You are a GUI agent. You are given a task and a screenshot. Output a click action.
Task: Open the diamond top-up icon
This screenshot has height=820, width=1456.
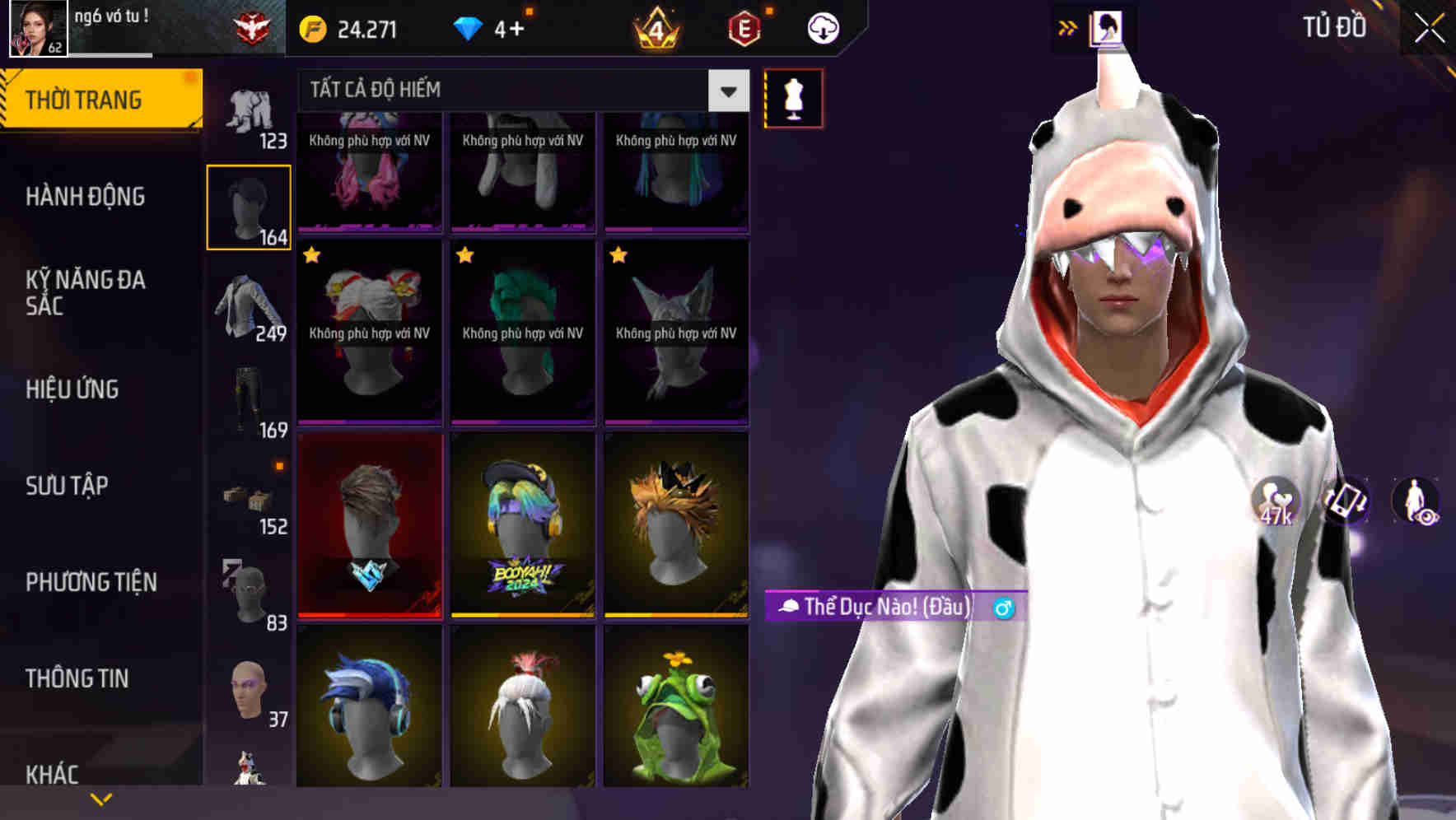(x=469, y=27)
